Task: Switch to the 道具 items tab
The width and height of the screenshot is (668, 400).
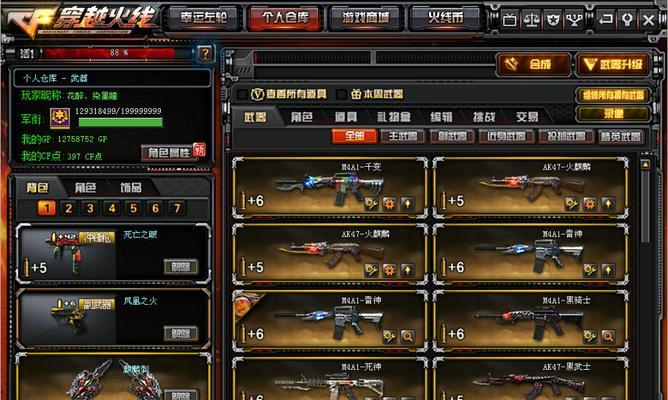Action: (x=347, y=116)
